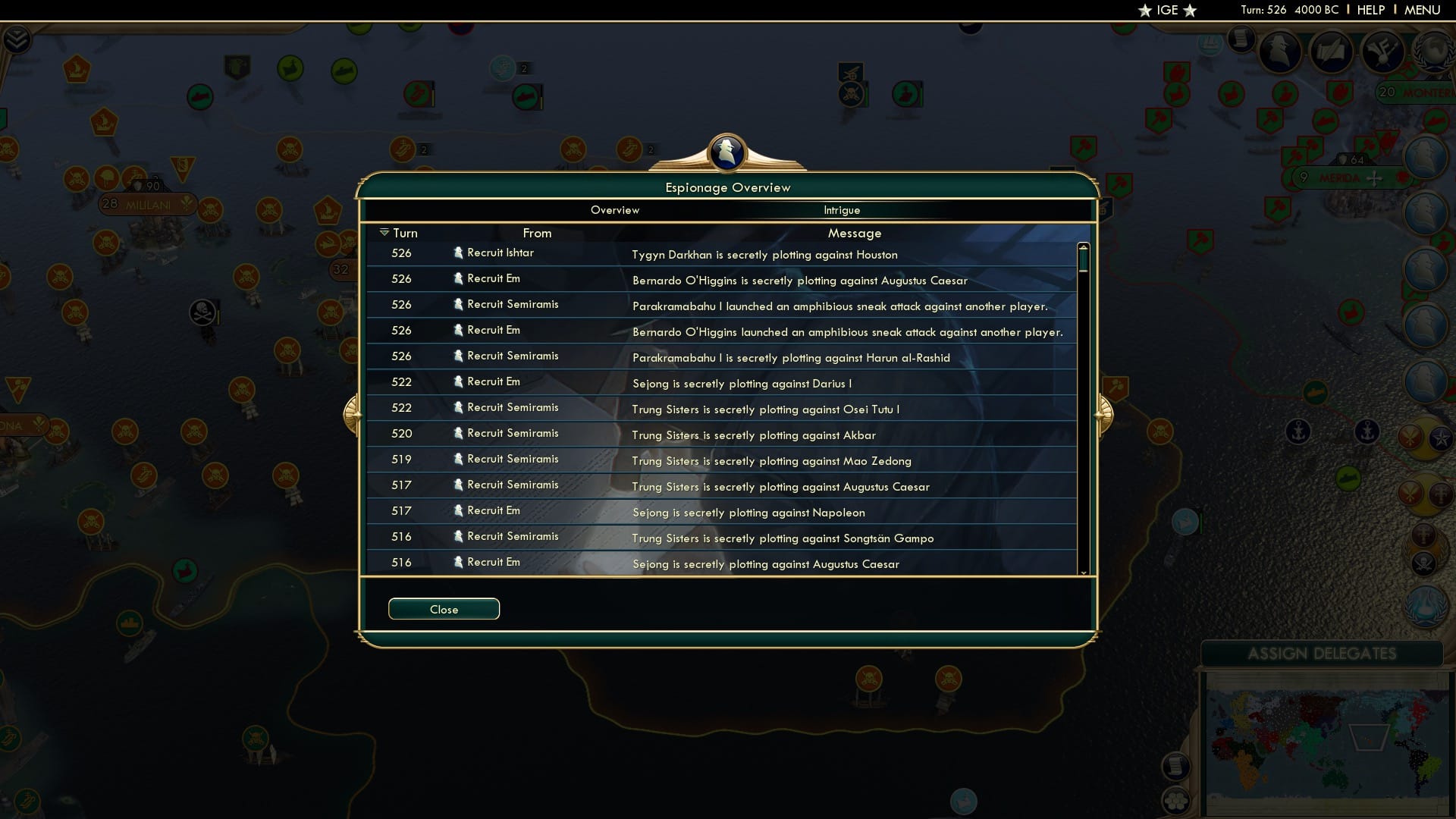The image size is (1456, 819).
Task: Sort entries using the Turn column arrow
Action: tap(384, 233)
